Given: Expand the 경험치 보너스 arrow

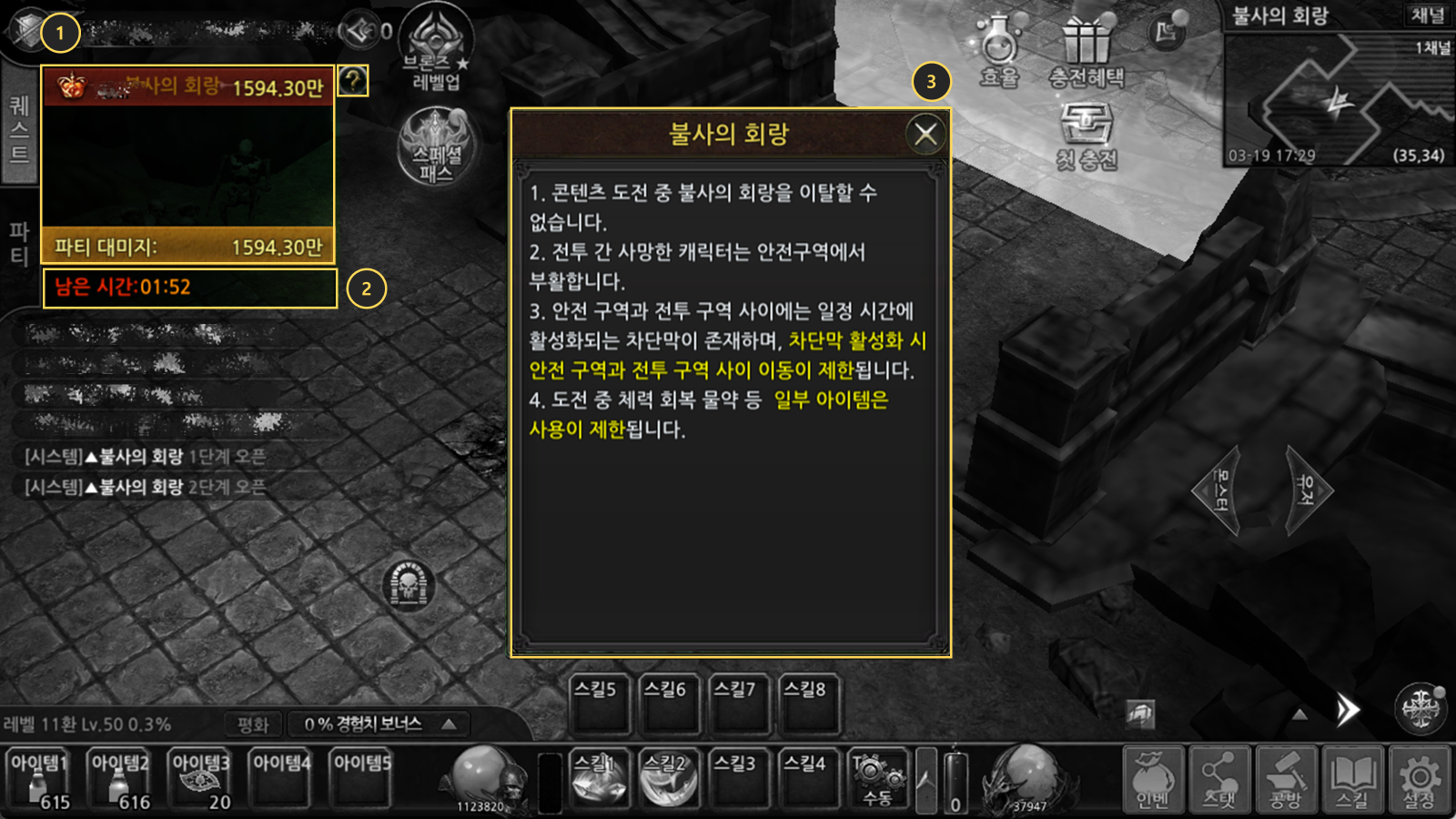Looking at the screenshot, I should pyautogui.click(x=450, y=724).
